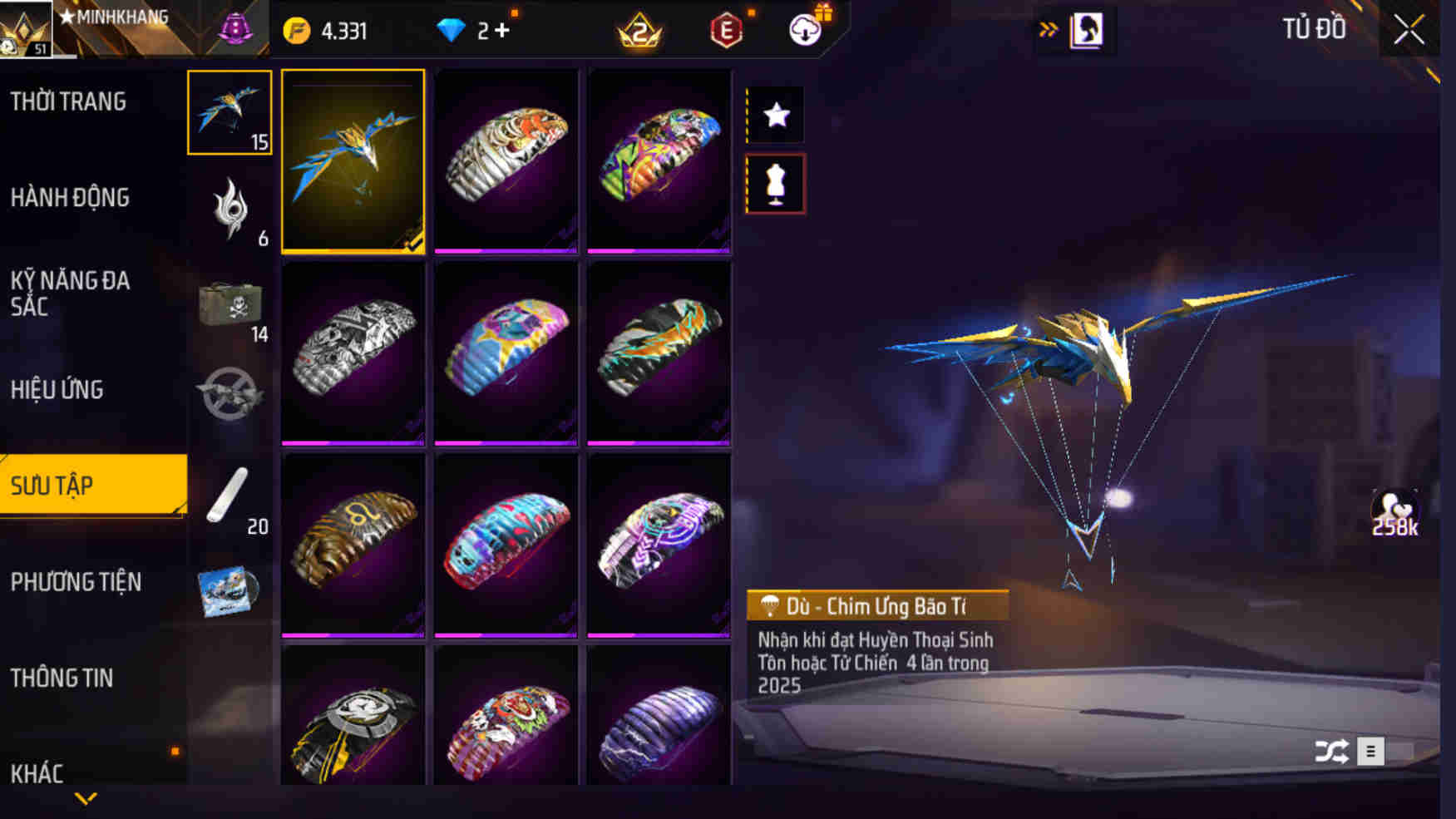Screen dimensions: 1456x819
Task: Expand the sidebar with the bottom chevron arrow
Action: pyautogui.click(x=86, y=800)
